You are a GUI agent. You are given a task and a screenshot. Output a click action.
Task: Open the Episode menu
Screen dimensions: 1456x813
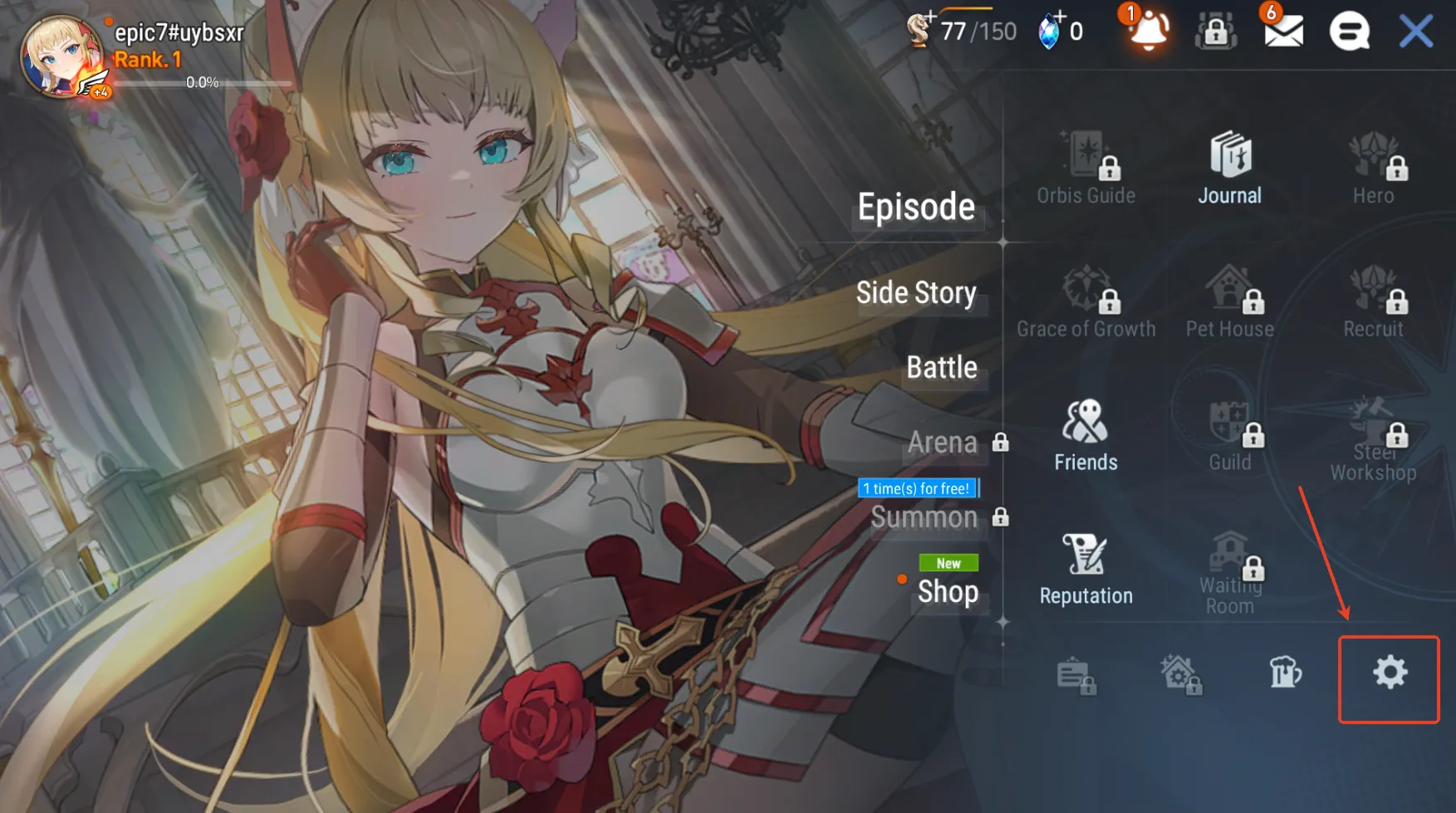click(916, 208)
